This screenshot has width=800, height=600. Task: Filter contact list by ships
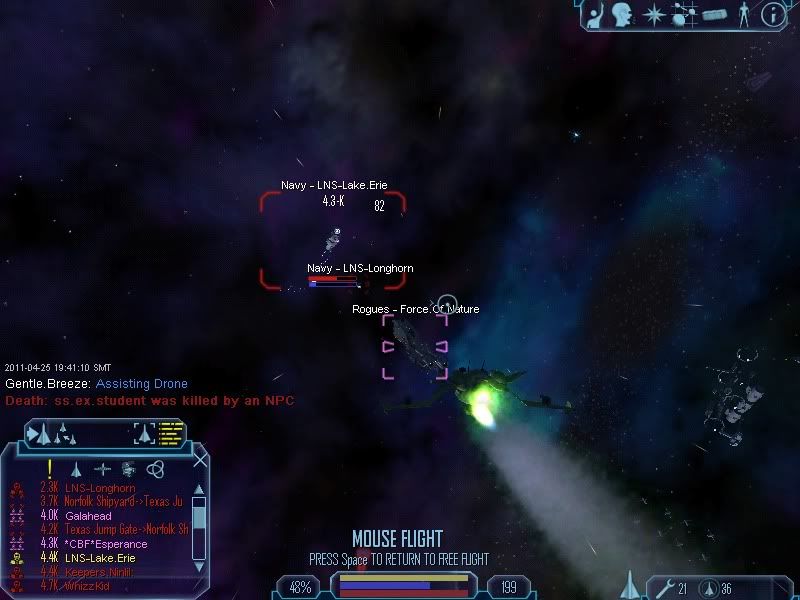pos(76,468)
